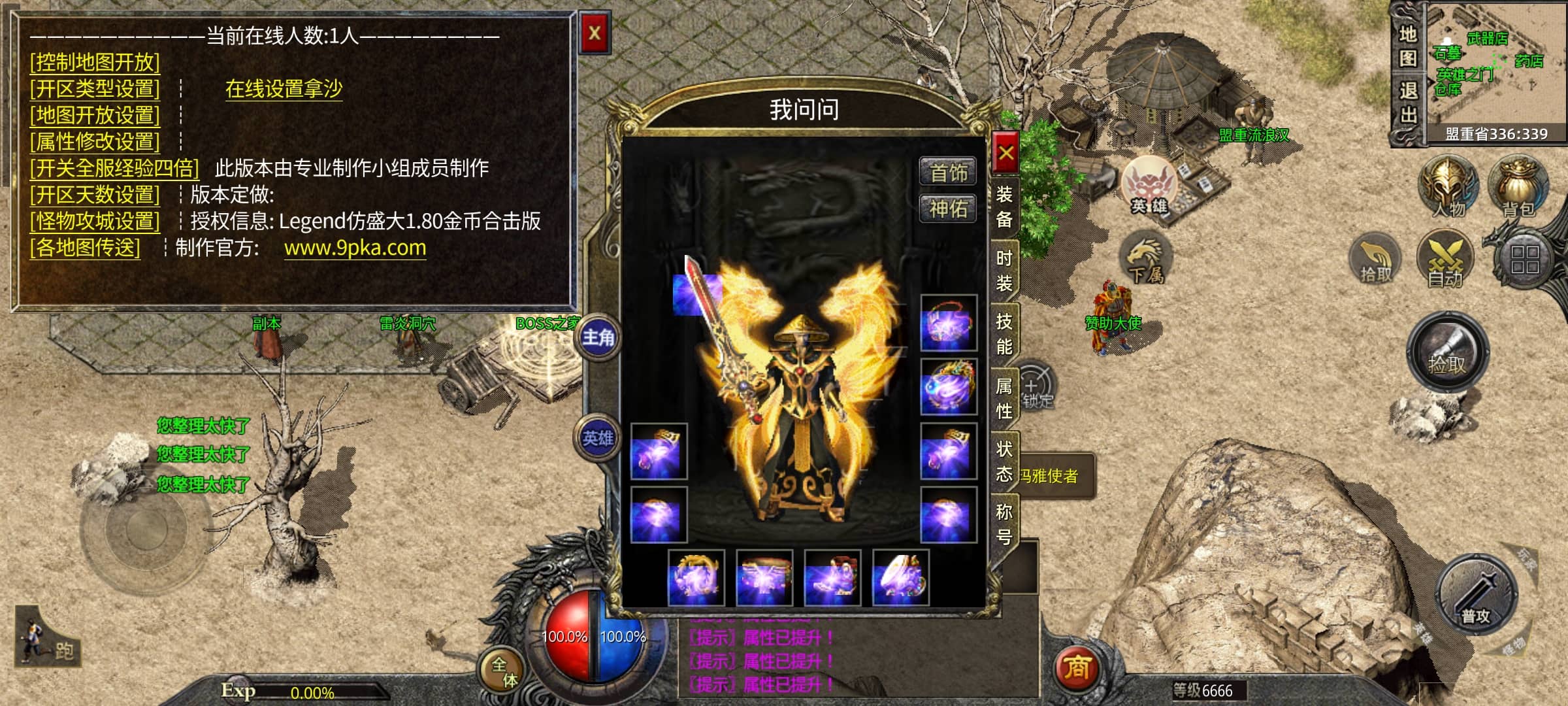1568x706 pixels.
Task: Open the 商 shop button
Action: [x=1077, y=667]
